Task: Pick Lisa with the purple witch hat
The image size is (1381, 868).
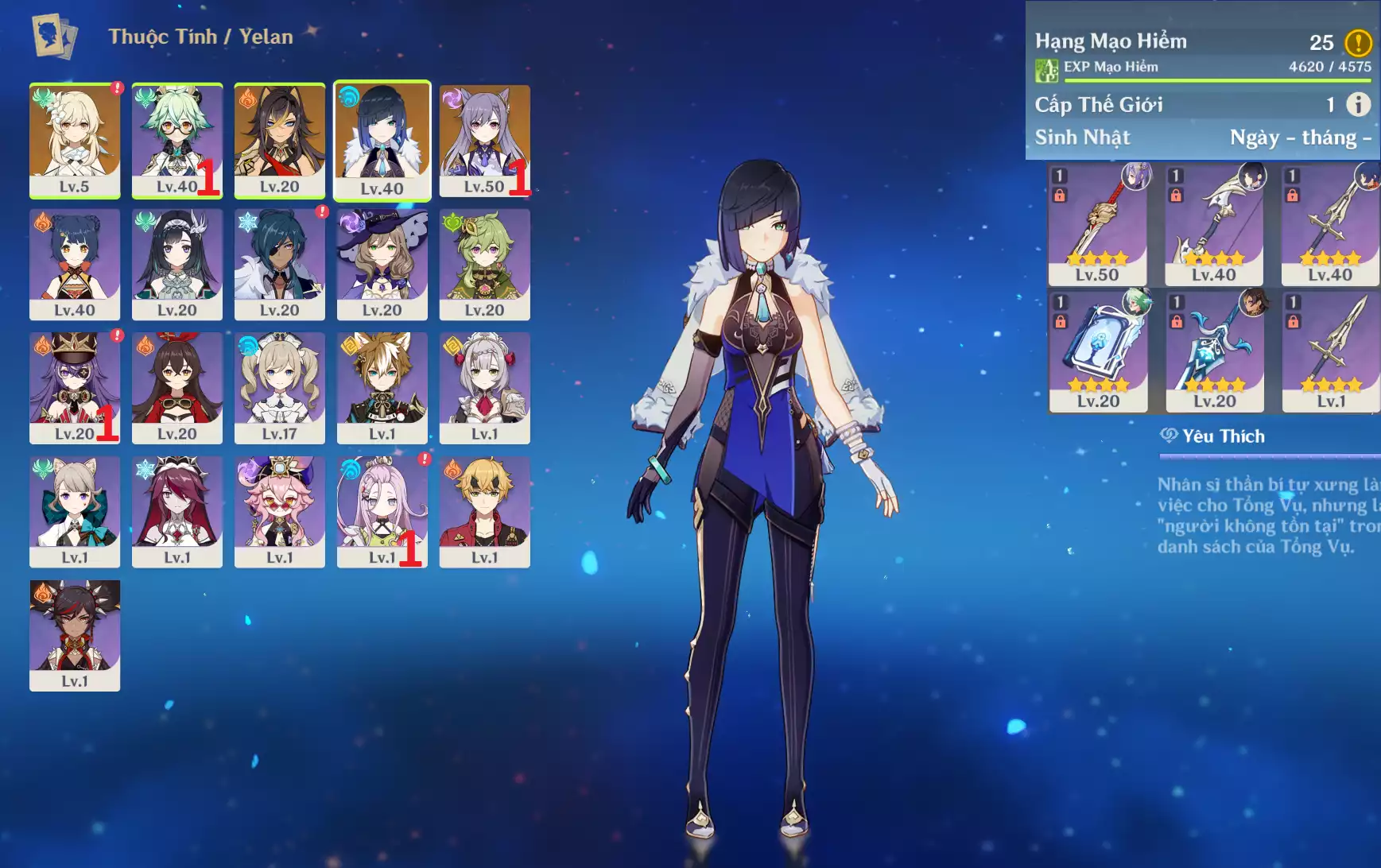Action: click(x=382, y=264)
